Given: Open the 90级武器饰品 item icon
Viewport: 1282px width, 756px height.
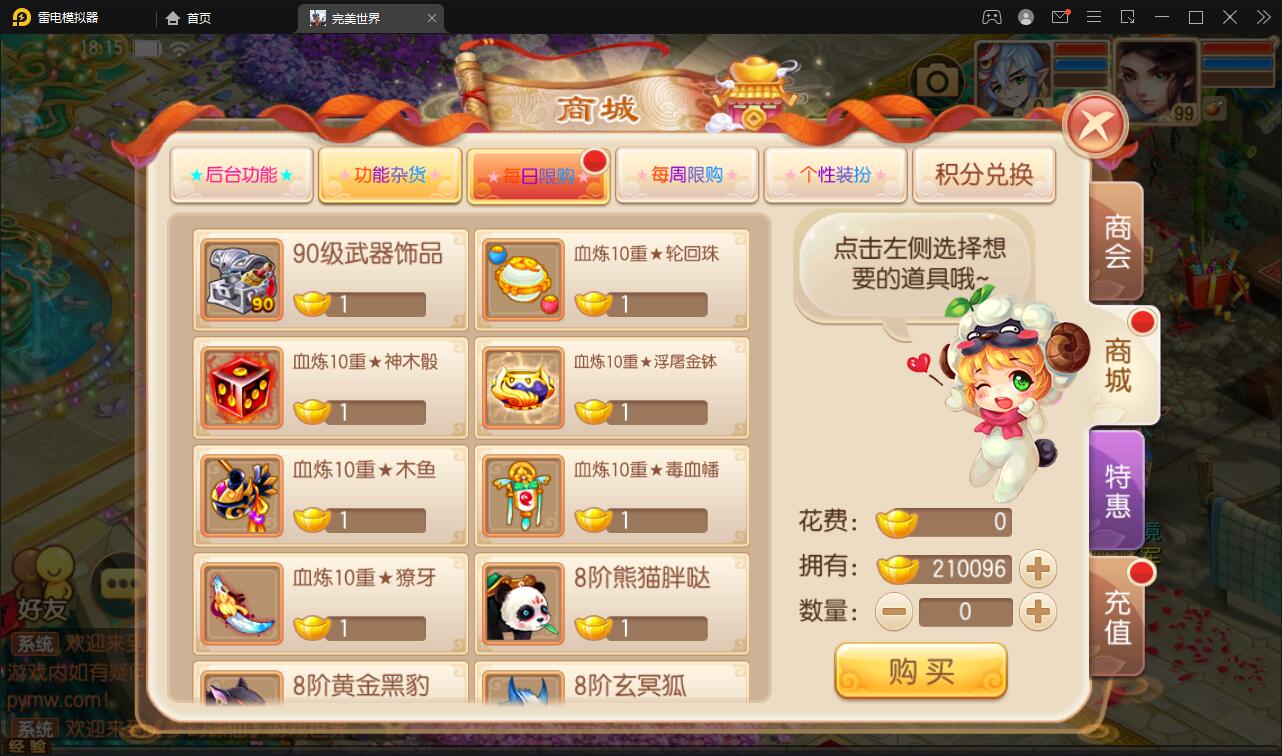Looking at the screenshot, I should [240, 278].
